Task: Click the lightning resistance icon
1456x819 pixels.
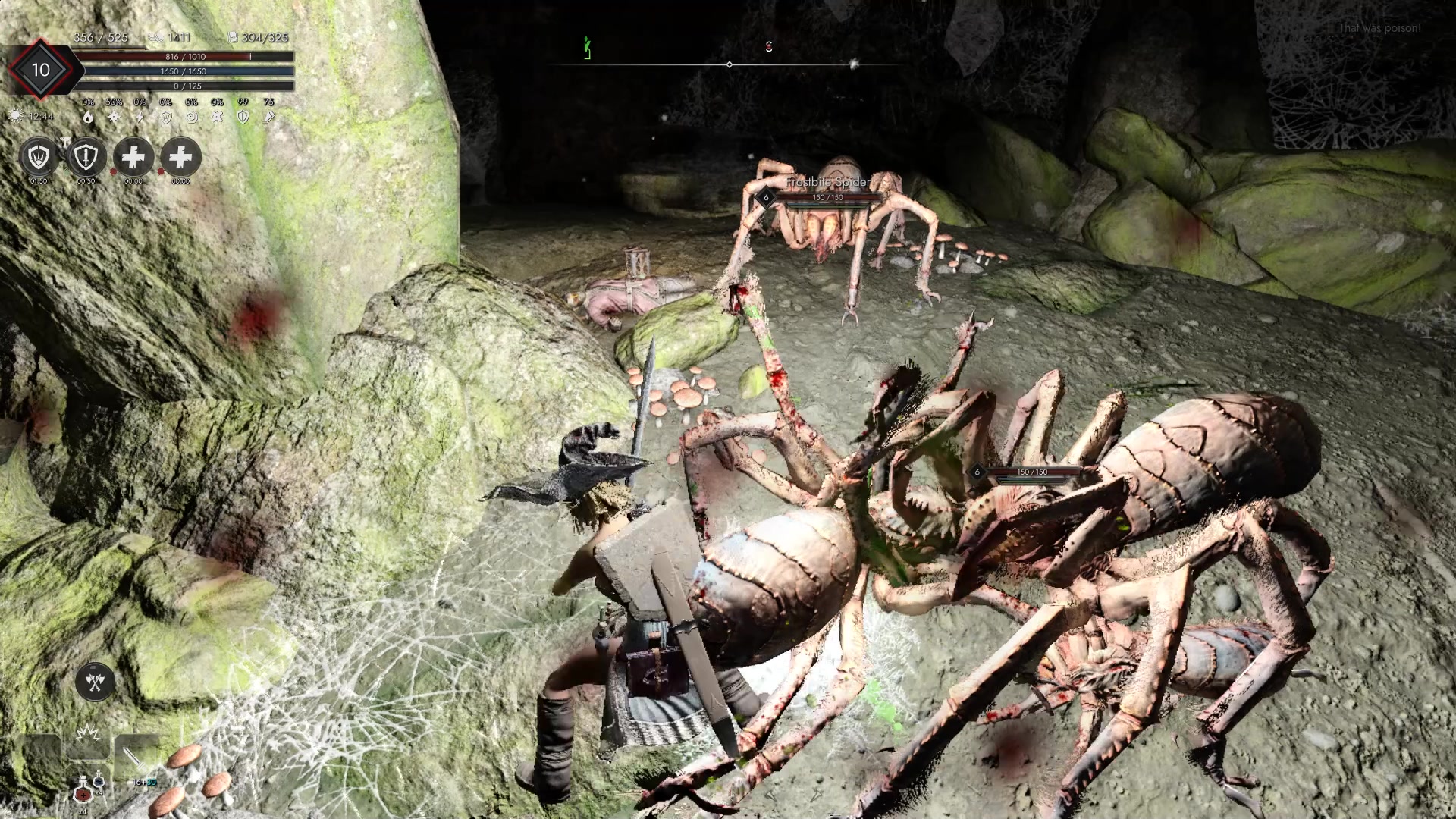Action: pos(140,117)
